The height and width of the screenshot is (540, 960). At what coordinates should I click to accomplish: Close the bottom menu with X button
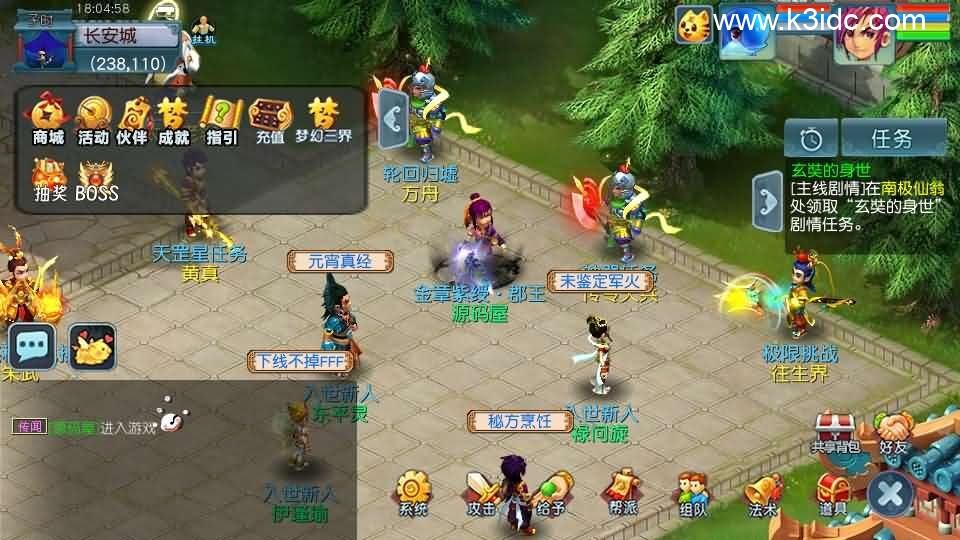tap(889, 493)
